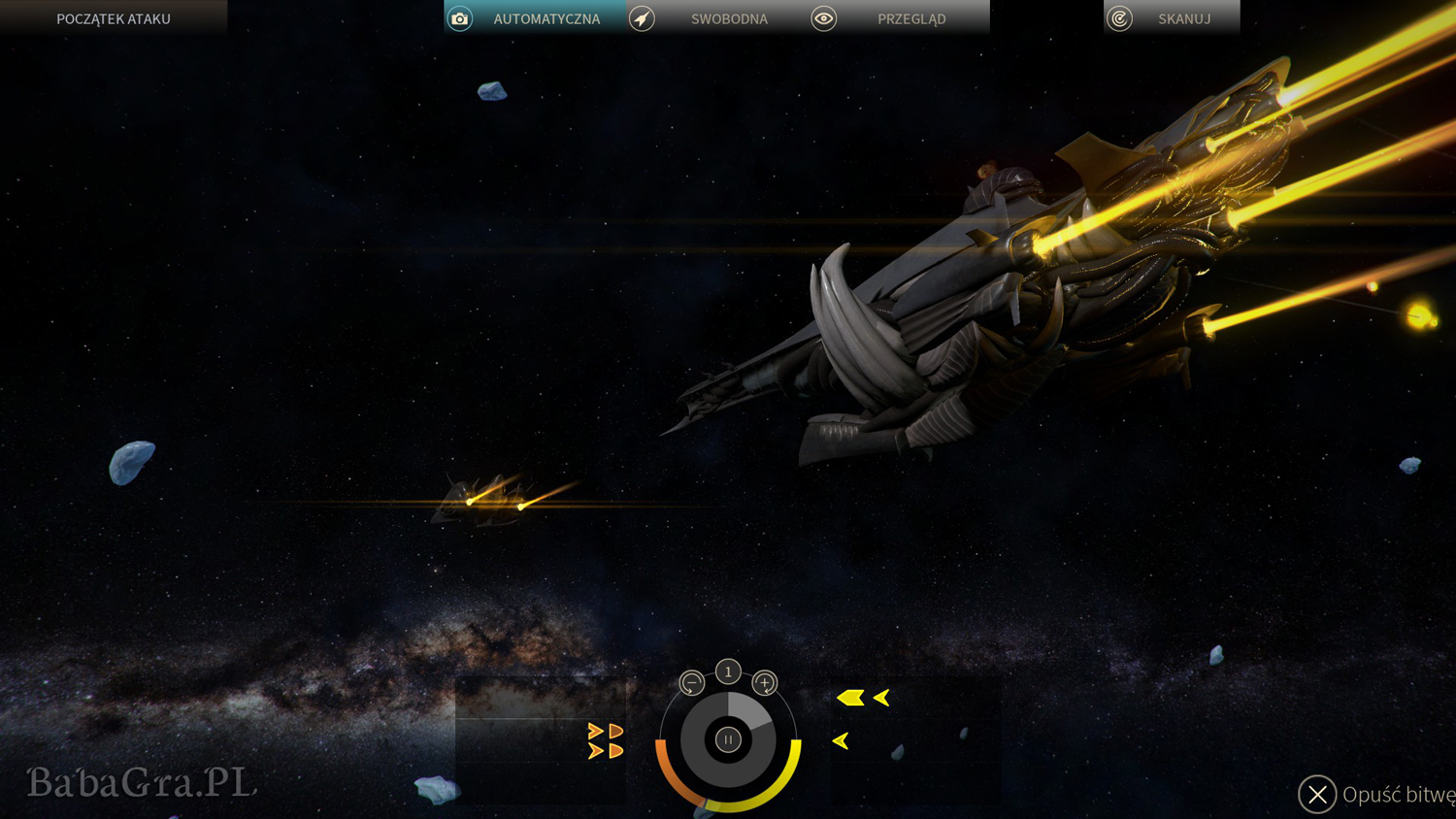The image size is (1456, 819).
Task: Decrease battle speed with minus button
Action: tap(691, 683)
